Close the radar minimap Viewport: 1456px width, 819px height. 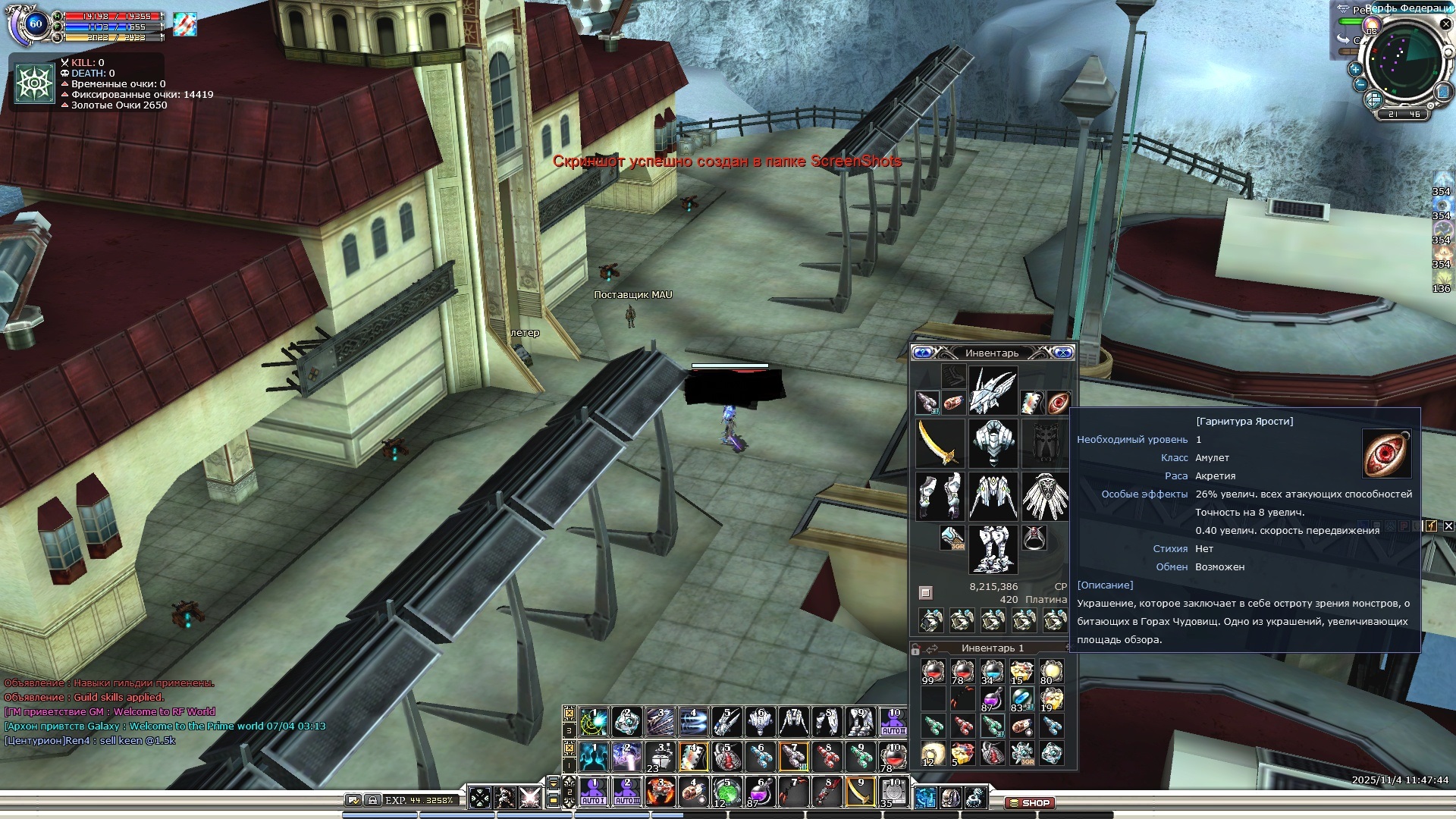pyautogui.click(x=1445, y=24)
